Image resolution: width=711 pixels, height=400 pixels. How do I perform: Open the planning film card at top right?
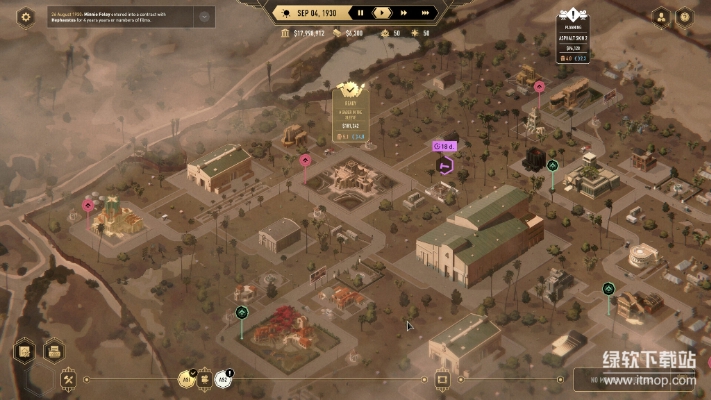tap(573, 40)
